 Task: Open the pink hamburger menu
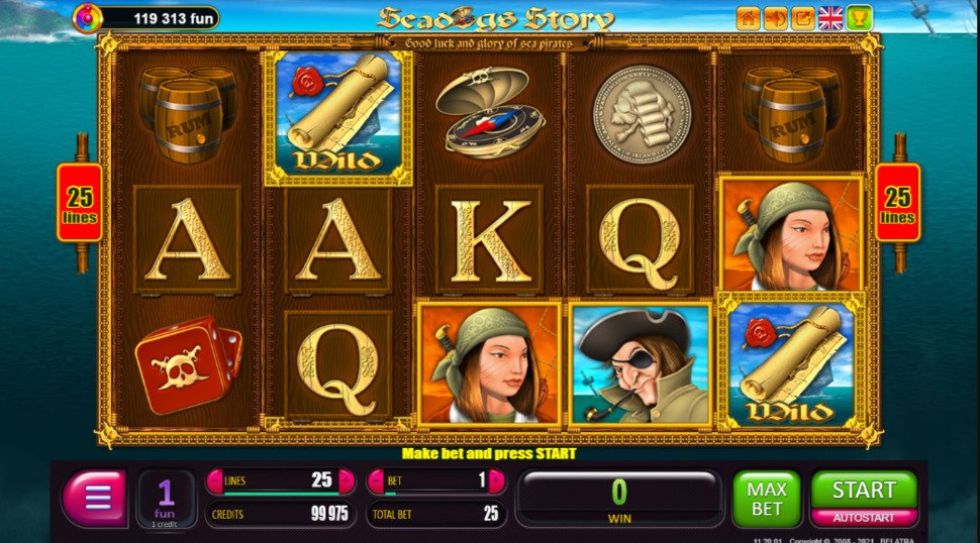(x=95, y=498)
